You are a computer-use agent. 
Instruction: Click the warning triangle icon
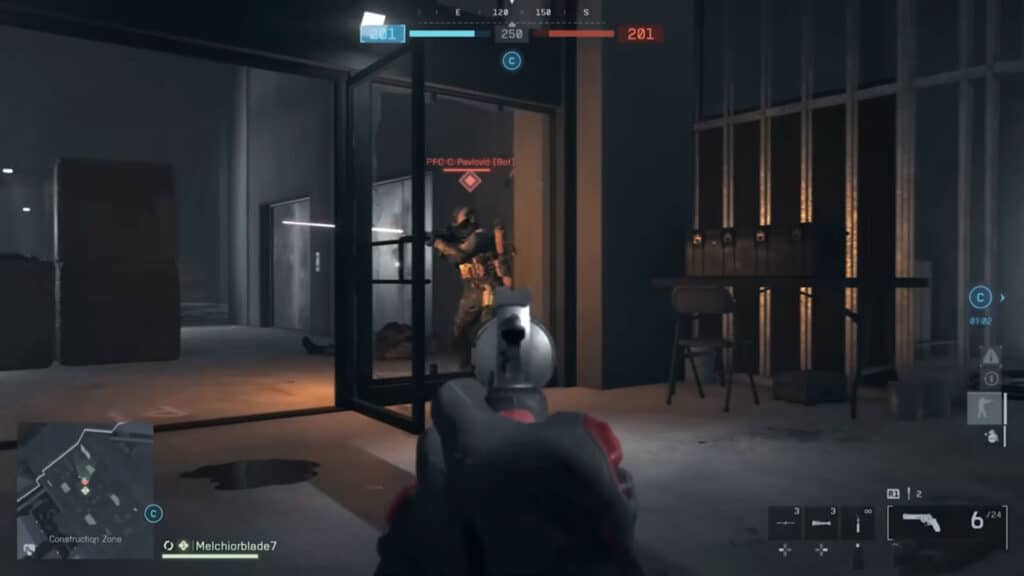[991, 356]
